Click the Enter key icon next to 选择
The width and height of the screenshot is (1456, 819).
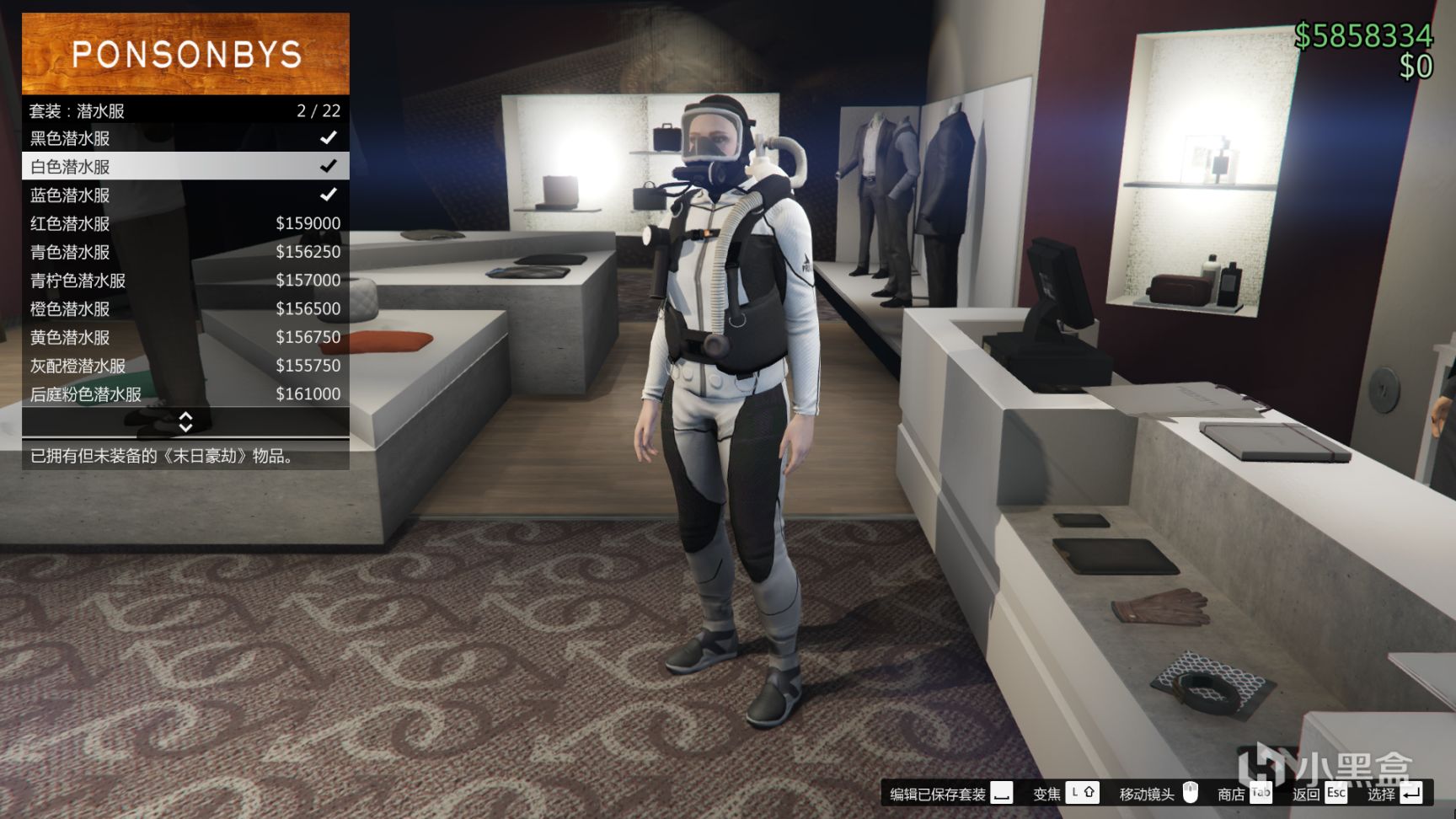pyautogui.click(x=1410, y=793)
